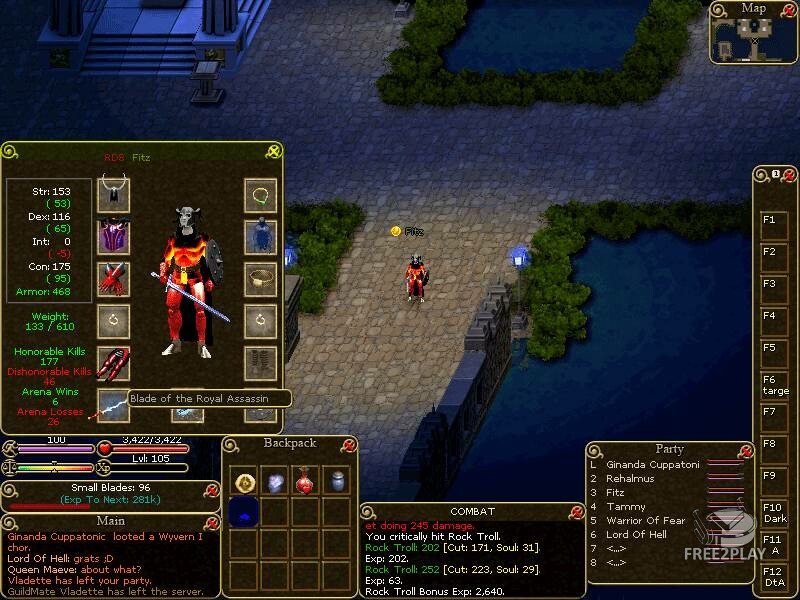Close the character equipment panel
This screenshot has width=800, height=600.
273,151
